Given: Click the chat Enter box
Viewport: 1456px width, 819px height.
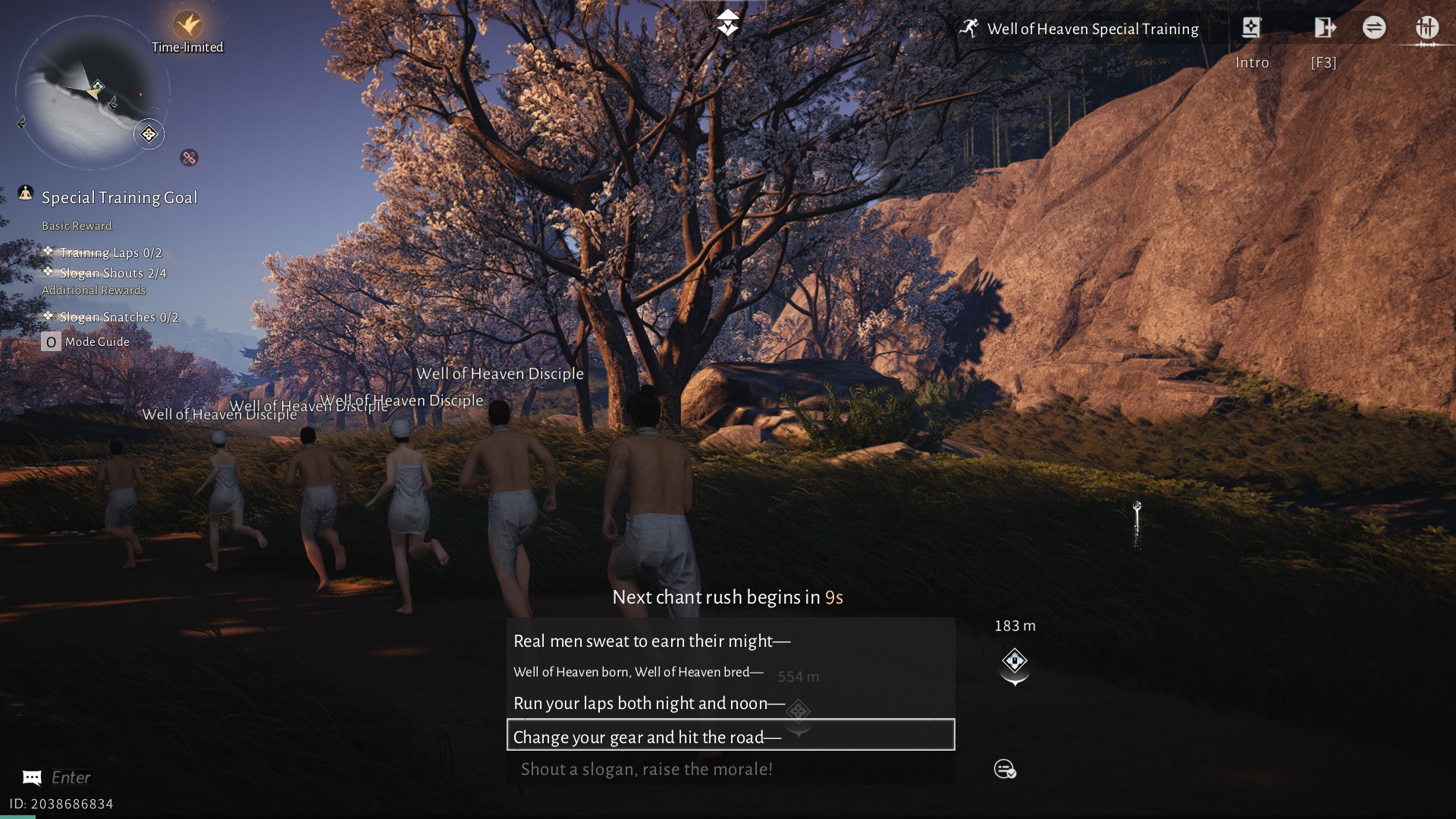Looking at the screenshot, I should [71, 777].
